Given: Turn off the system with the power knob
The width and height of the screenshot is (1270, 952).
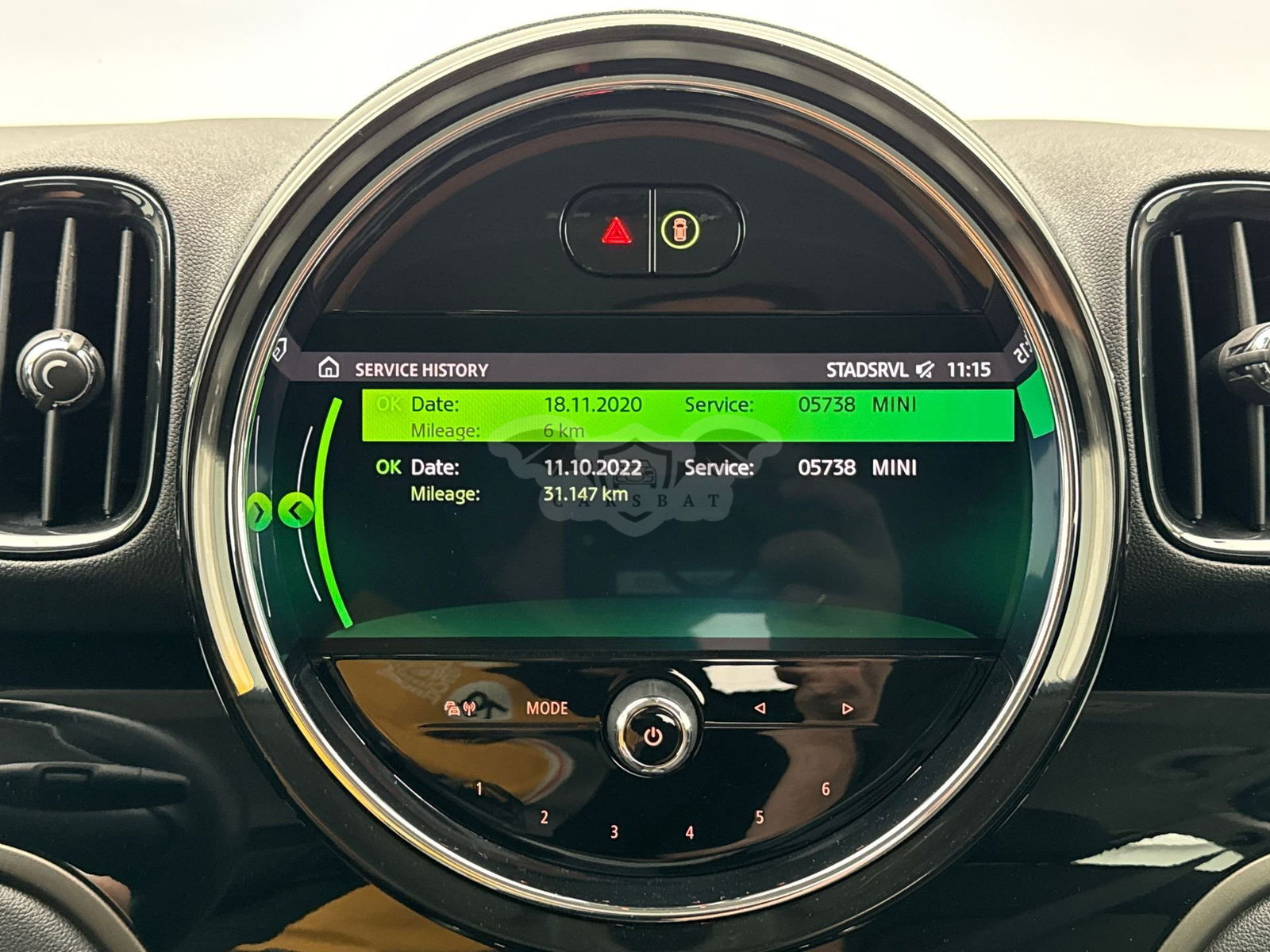Looking at the screenshot, I should pyautogui.click(x=652, y=738).
